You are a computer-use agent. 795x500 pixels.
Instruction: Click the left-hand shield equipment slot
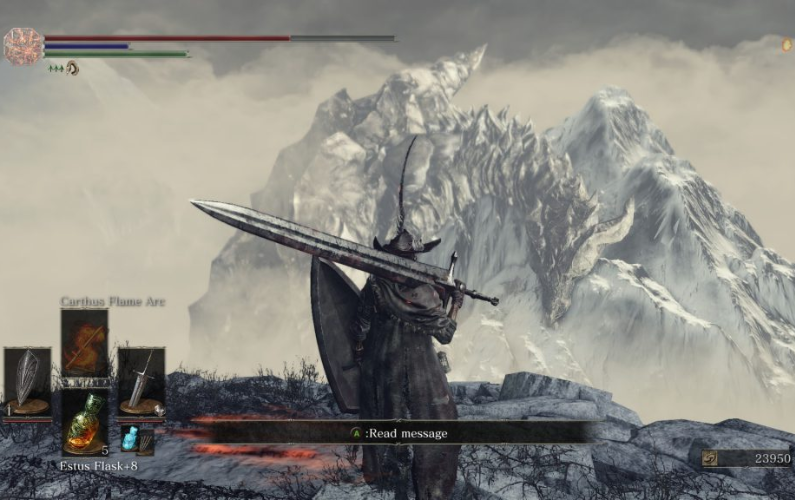(x=27, y=381)
